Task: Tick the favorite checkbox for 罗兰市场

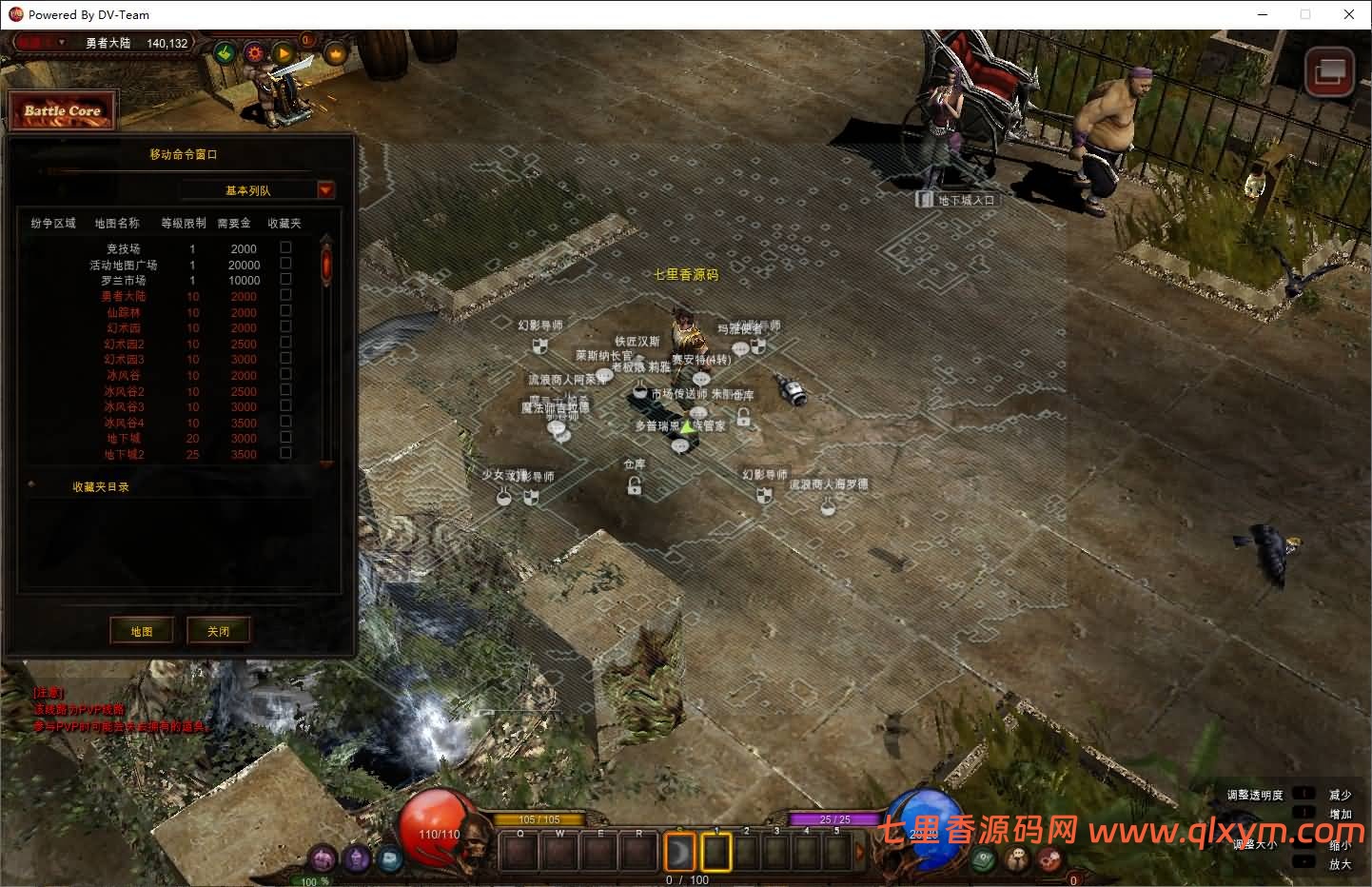Action: [285, 280]
